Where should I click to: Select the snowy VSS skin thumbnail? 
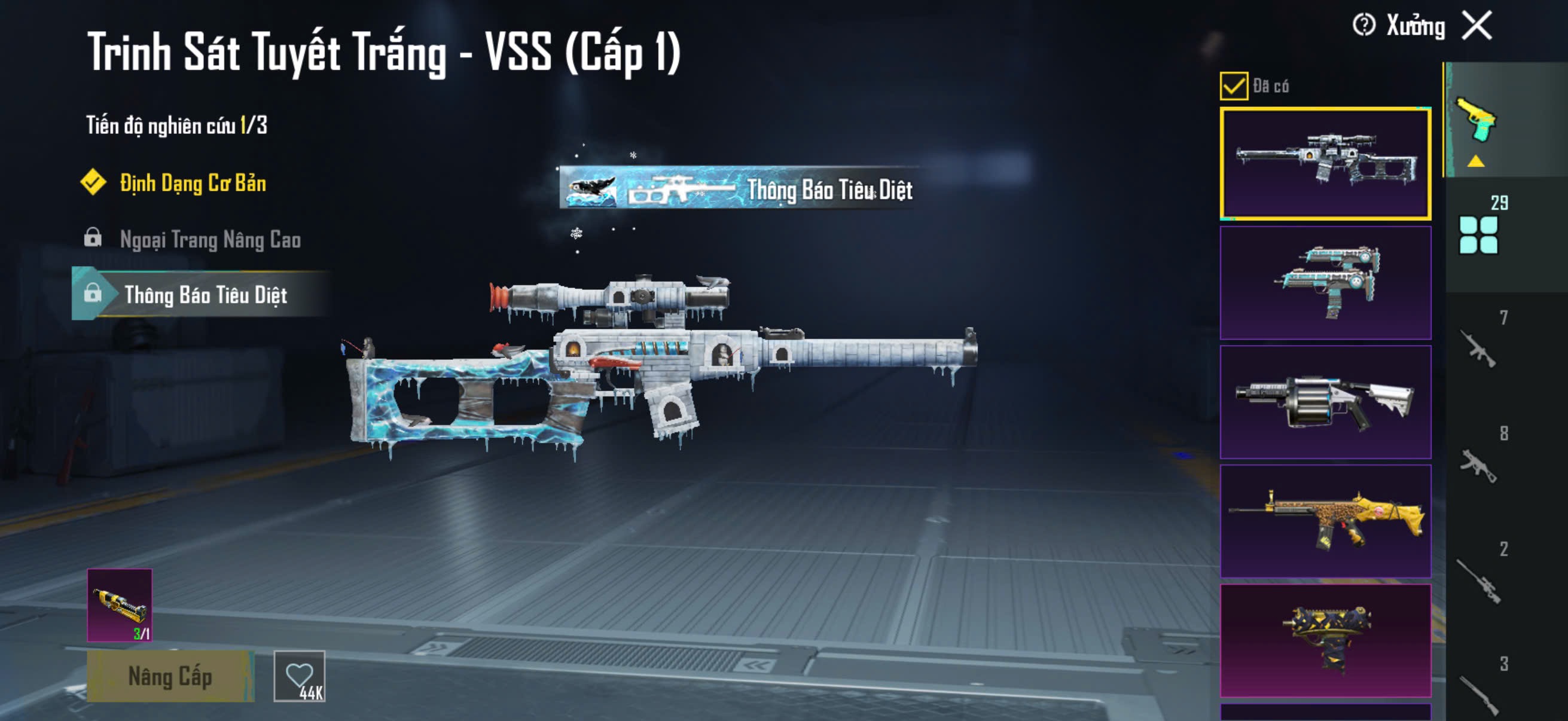point(1325,163)
